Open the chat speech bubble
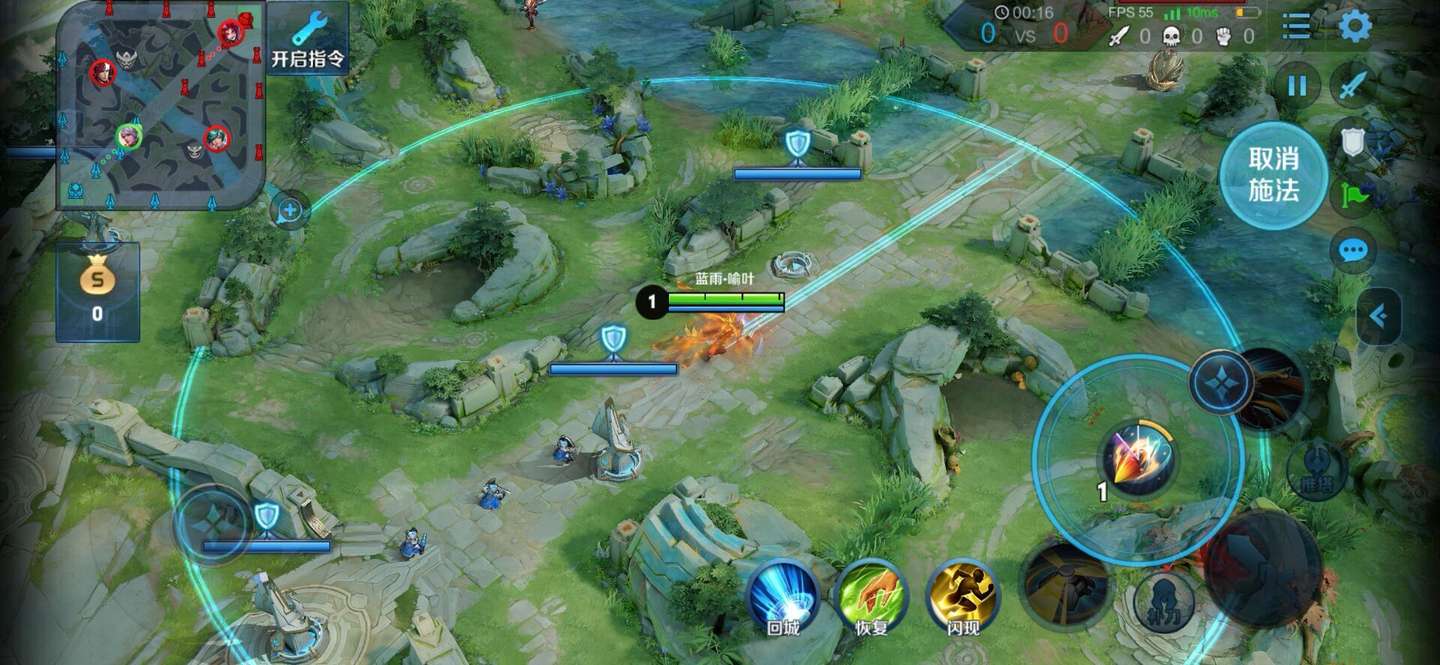This screenshot has height=665, width=1440. [1353, 249]
